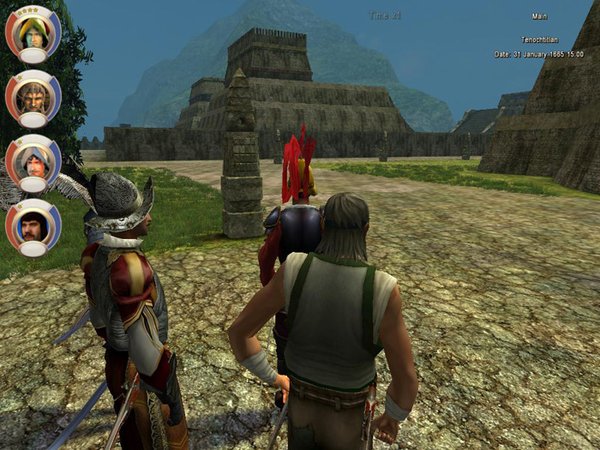Select the dark-haired mustached character portrait

(33, 225)
